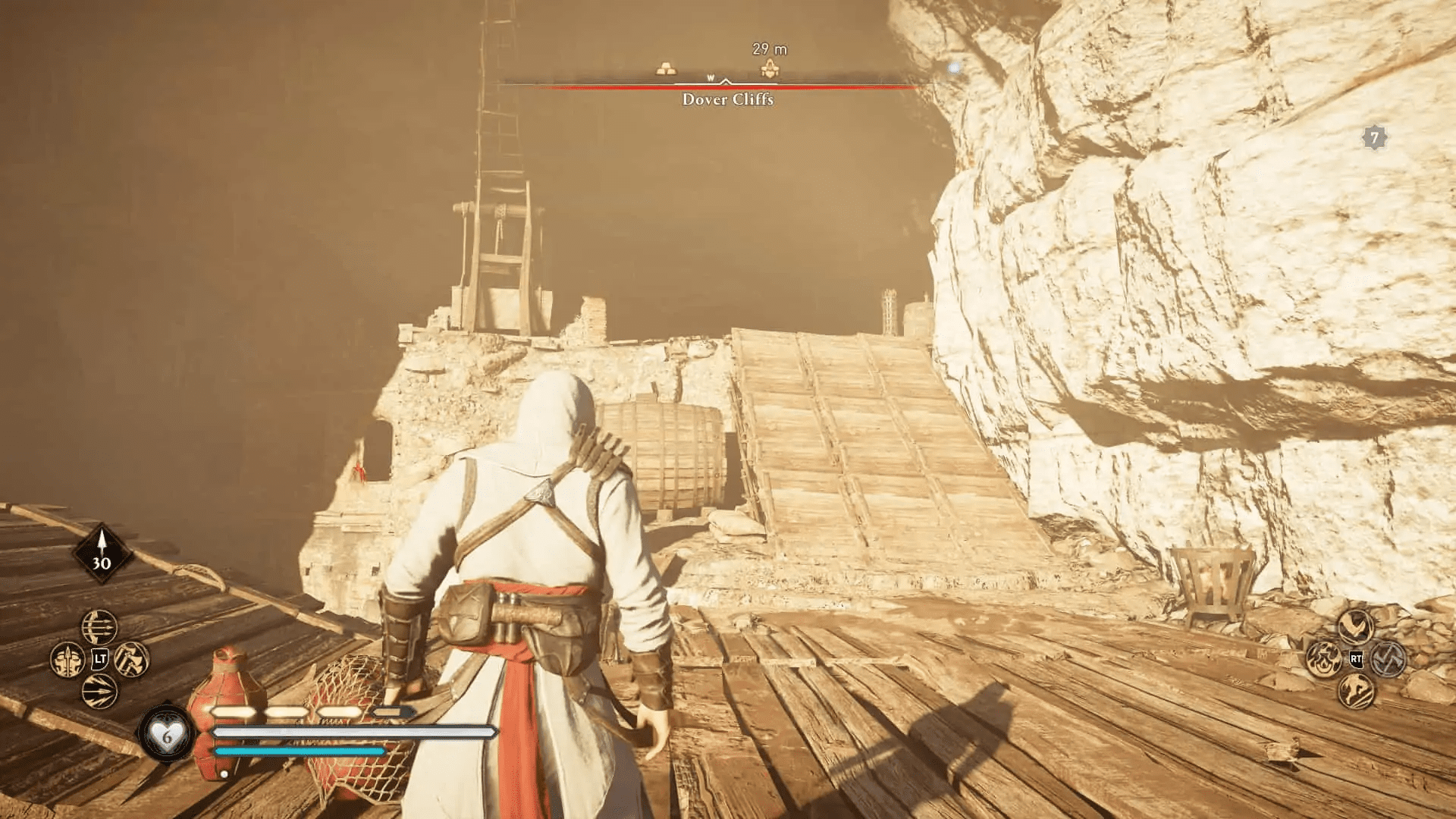Select the left gold ingot wealth marker on compass
The image size is (1456, 819).
pos(667,67)
